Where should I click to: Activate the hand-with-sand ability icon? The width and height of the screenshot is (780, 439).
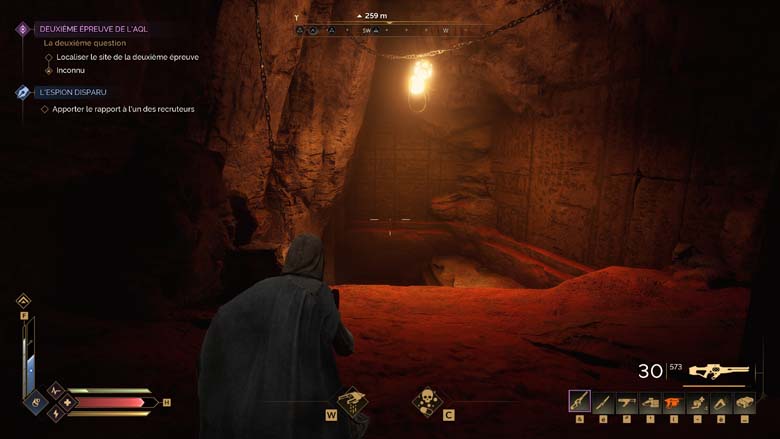click(x=352, y=401)
